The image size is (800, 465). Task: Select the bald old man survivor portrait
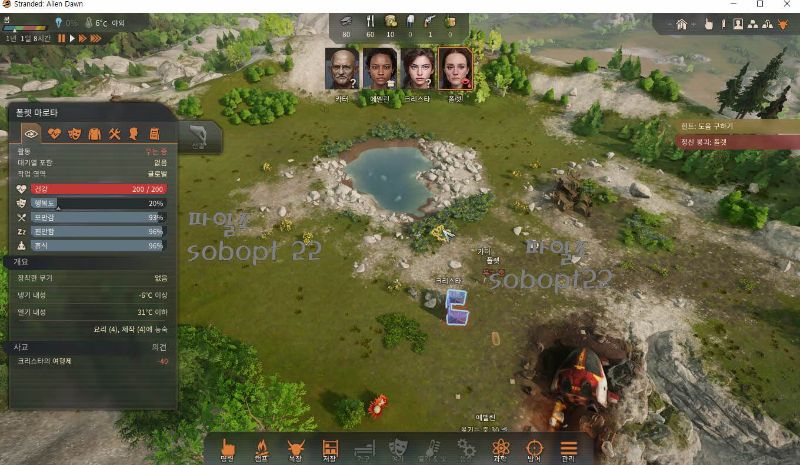tap(341, 68)
